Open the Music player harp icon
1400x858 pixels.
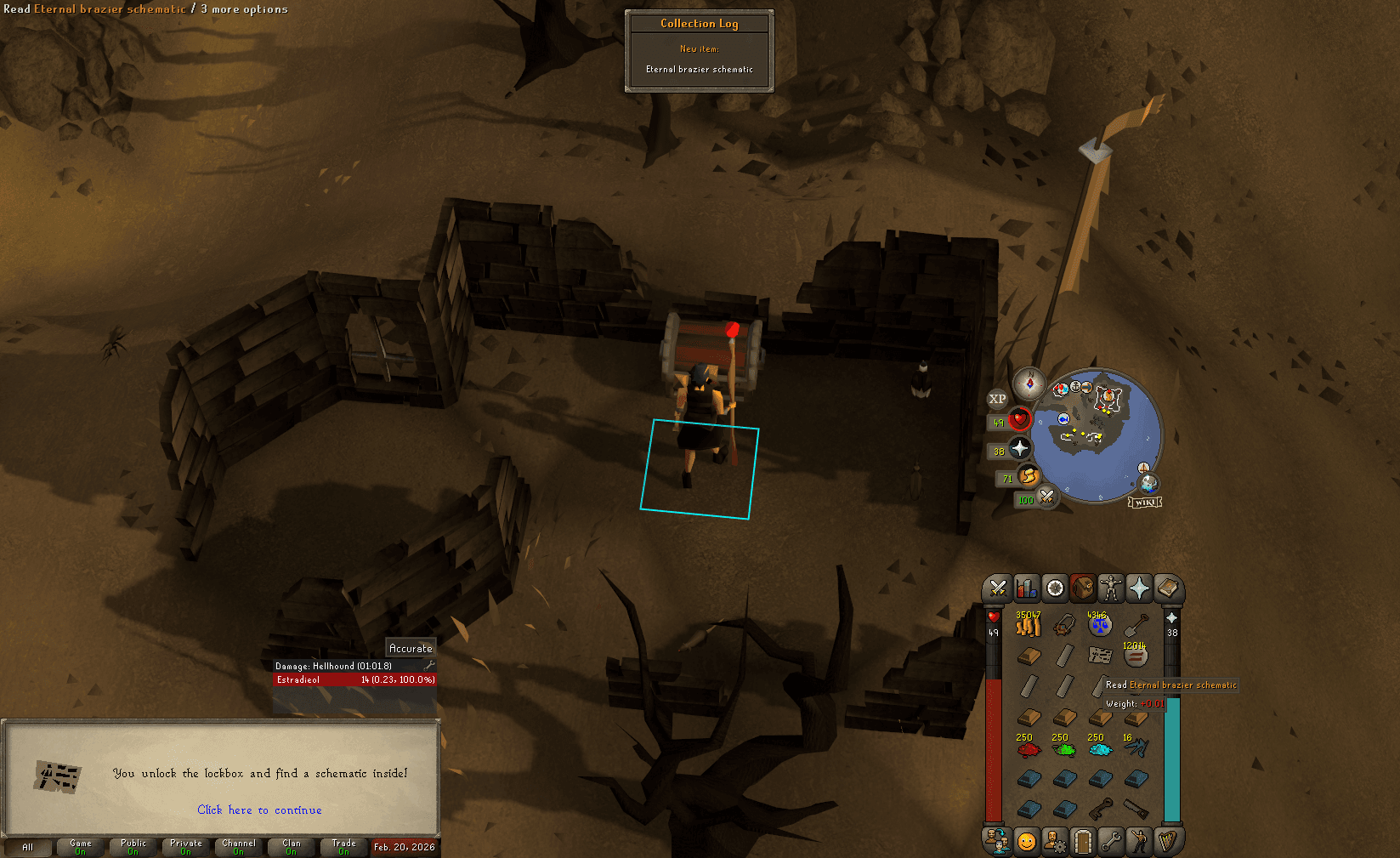pyautogui.click(x=1169, y=841)
